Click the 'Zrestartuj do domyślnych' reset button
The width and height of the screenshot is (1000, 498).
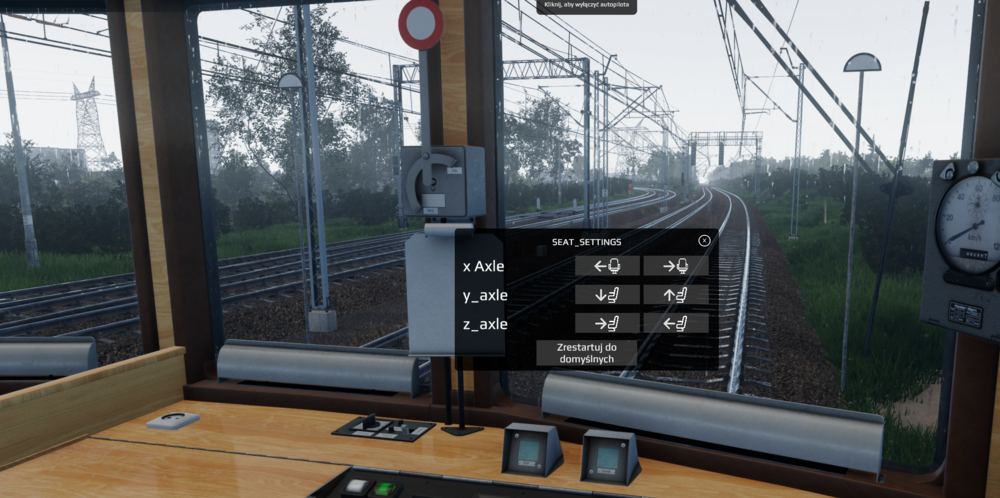pos(586,352)
